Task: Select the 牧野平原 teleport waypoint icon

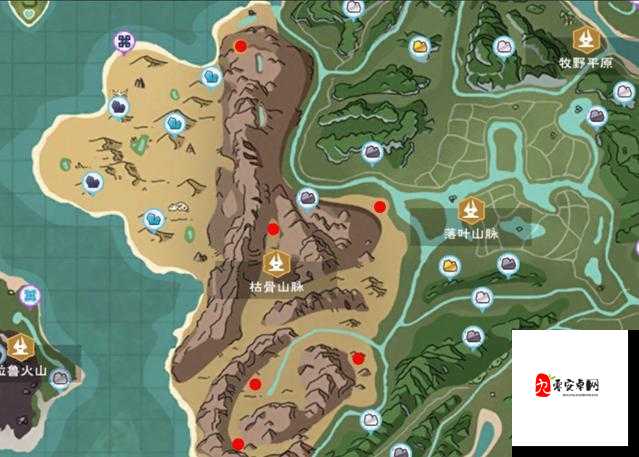Action: pyautogui.click(x=585, y=39)
